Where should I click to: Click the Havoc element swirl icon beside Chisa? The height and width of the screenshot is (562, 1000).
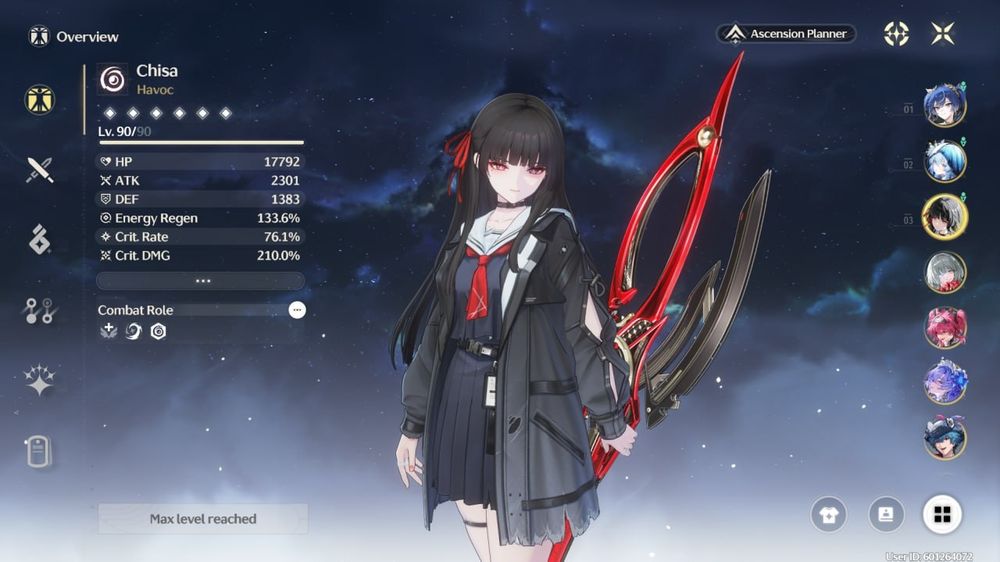[x=113, y=79]
